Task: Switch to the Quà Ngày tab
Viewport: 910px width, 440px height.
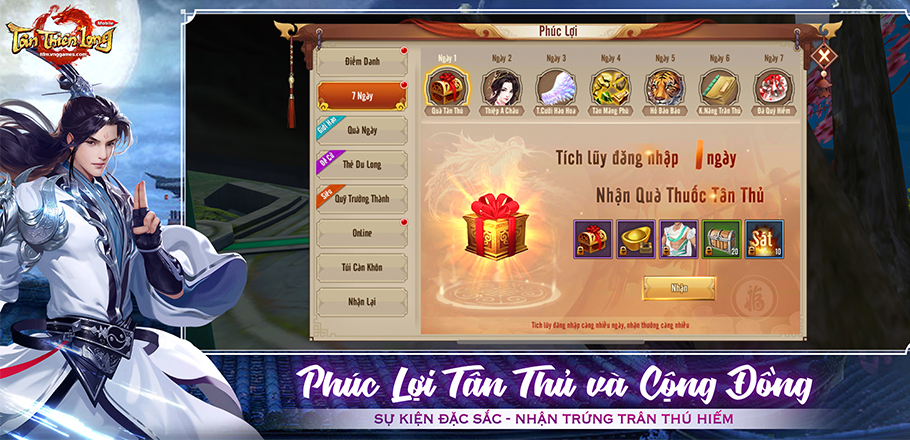Action: coord(361,131)
